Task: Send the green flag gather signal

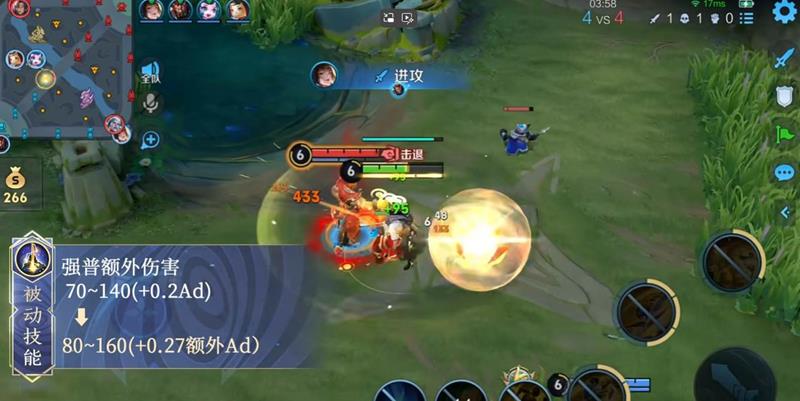Action: (x=783, y=134)
